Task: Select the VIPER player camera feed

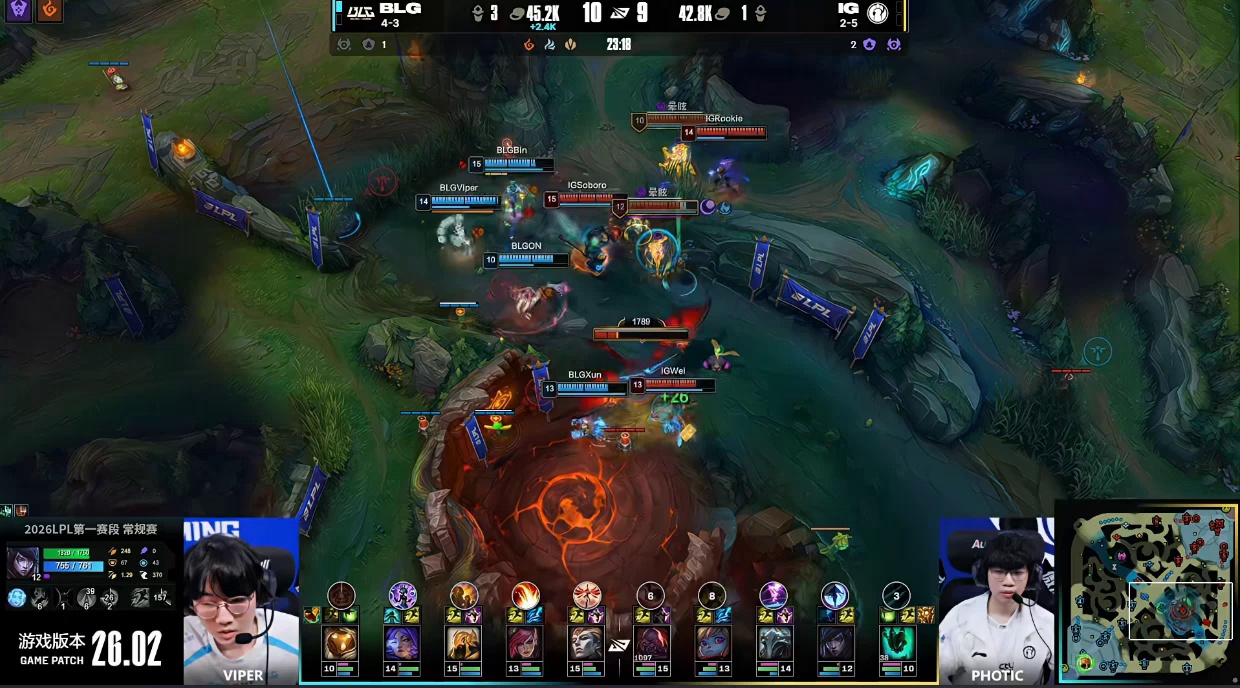Action: coord(241,602)
